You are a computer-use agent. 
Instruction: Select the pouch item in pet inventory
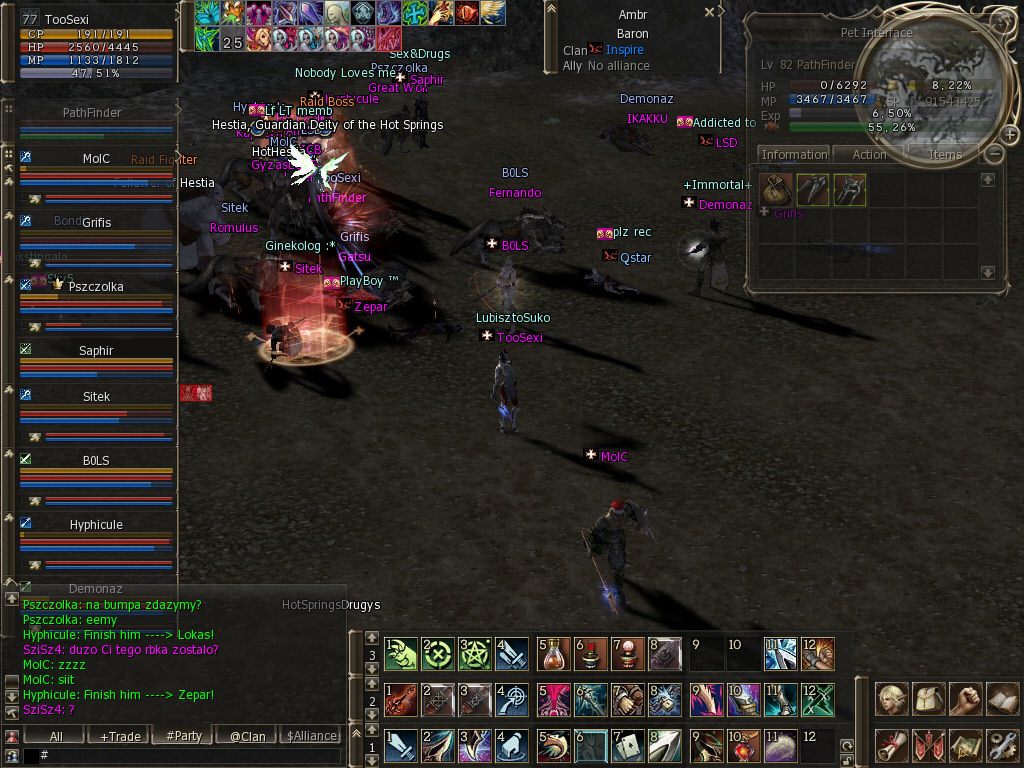[x=776, y=190]
